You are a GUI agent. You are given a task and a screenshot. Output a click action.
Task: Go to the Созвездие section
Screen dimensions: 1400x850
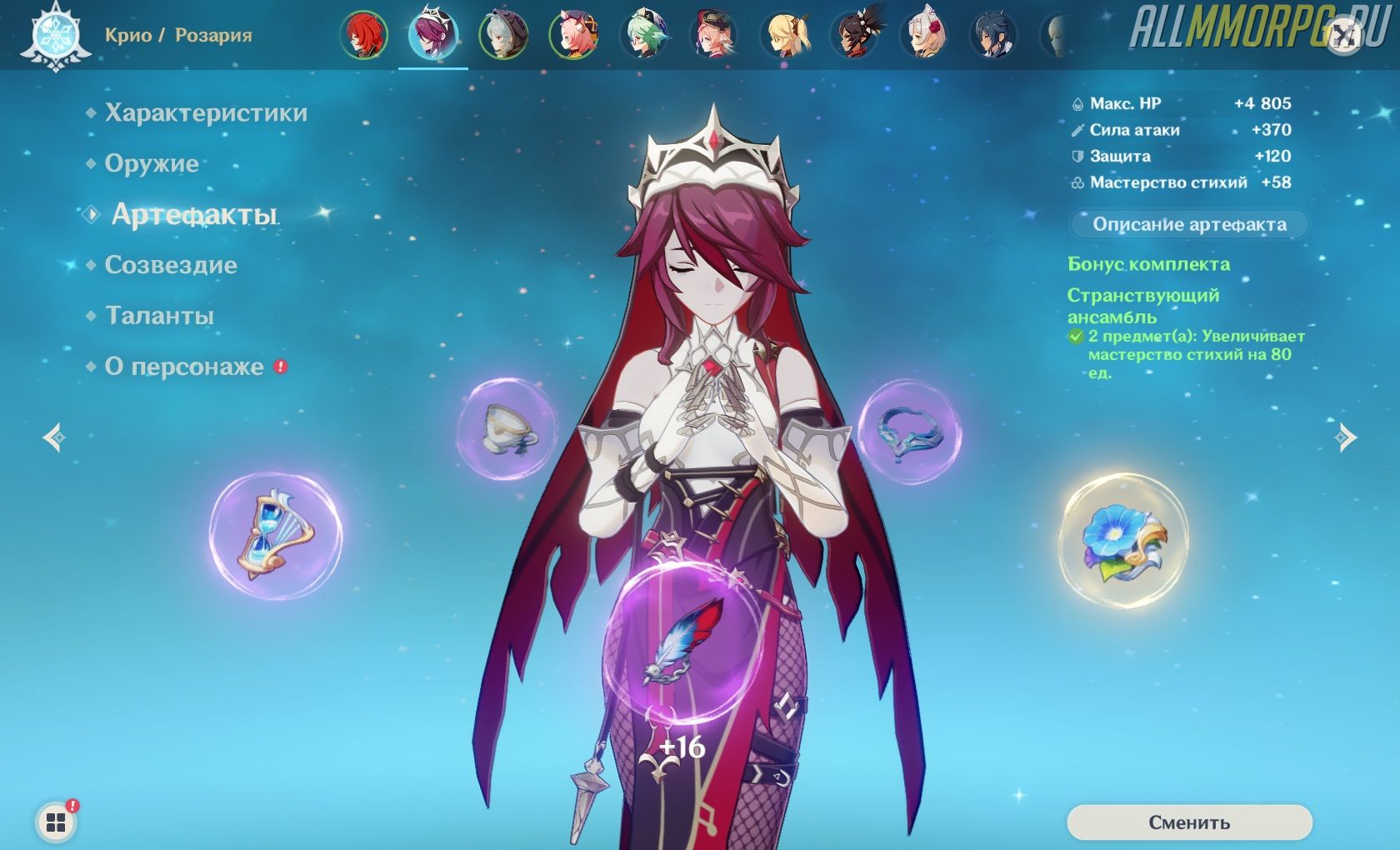click(x=171, y=266)
